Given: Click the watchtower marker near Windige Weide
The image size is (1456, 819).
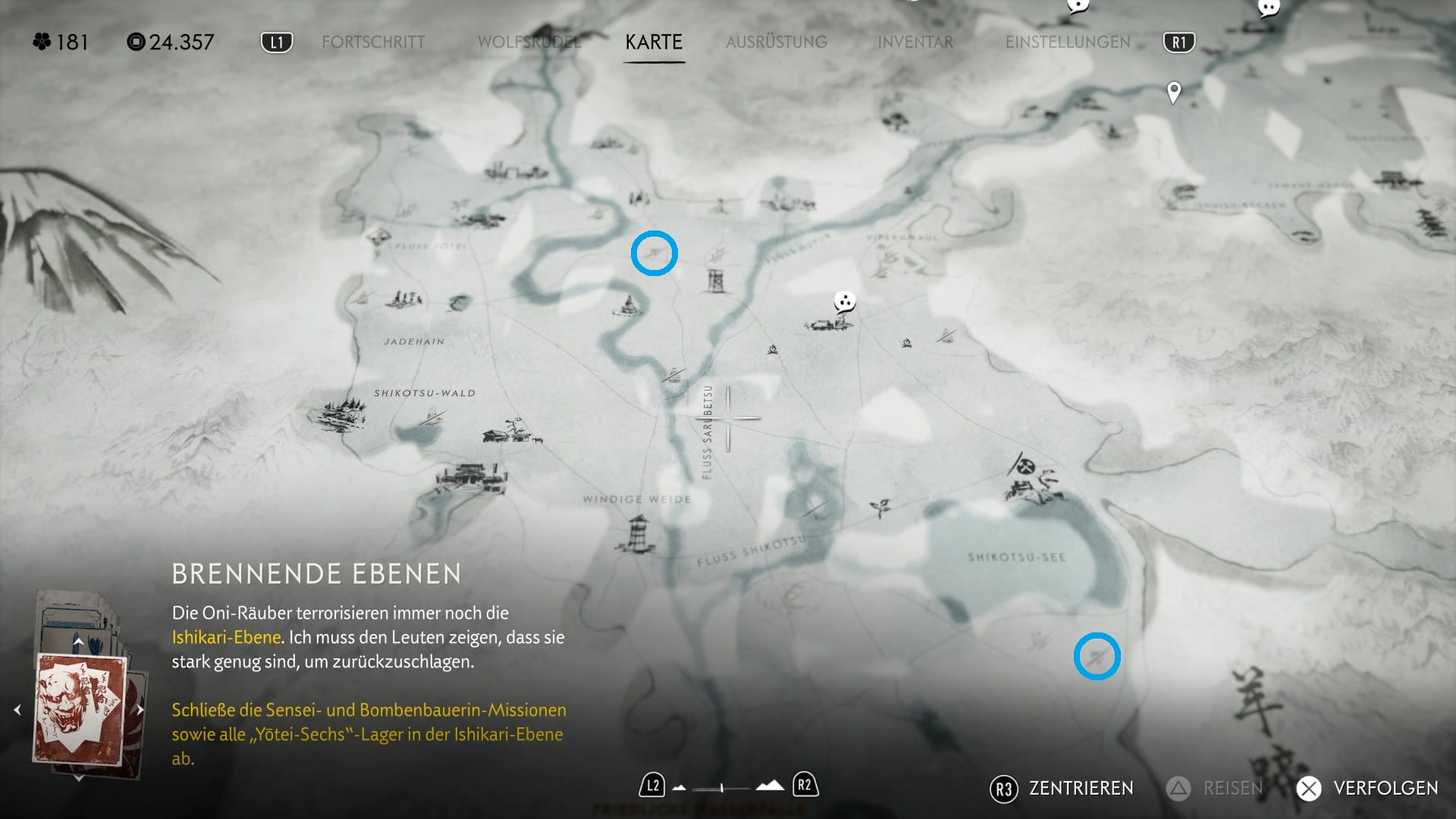Looking at the screenshot, I should pyautogui.click(x=638, y=532).
